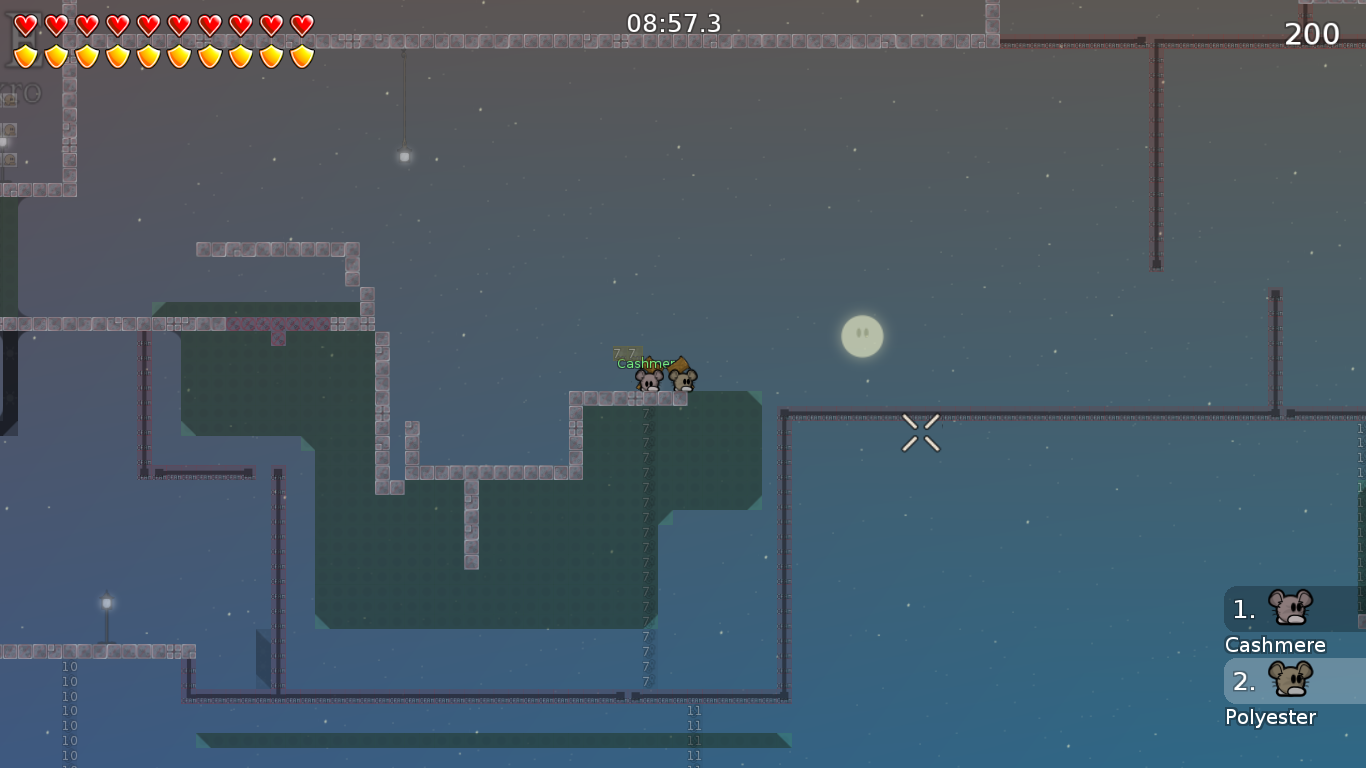This screenshot has width=1366, height=768.
Task: Click the mouse named Cashmere in the level
Action: [650, 380]
